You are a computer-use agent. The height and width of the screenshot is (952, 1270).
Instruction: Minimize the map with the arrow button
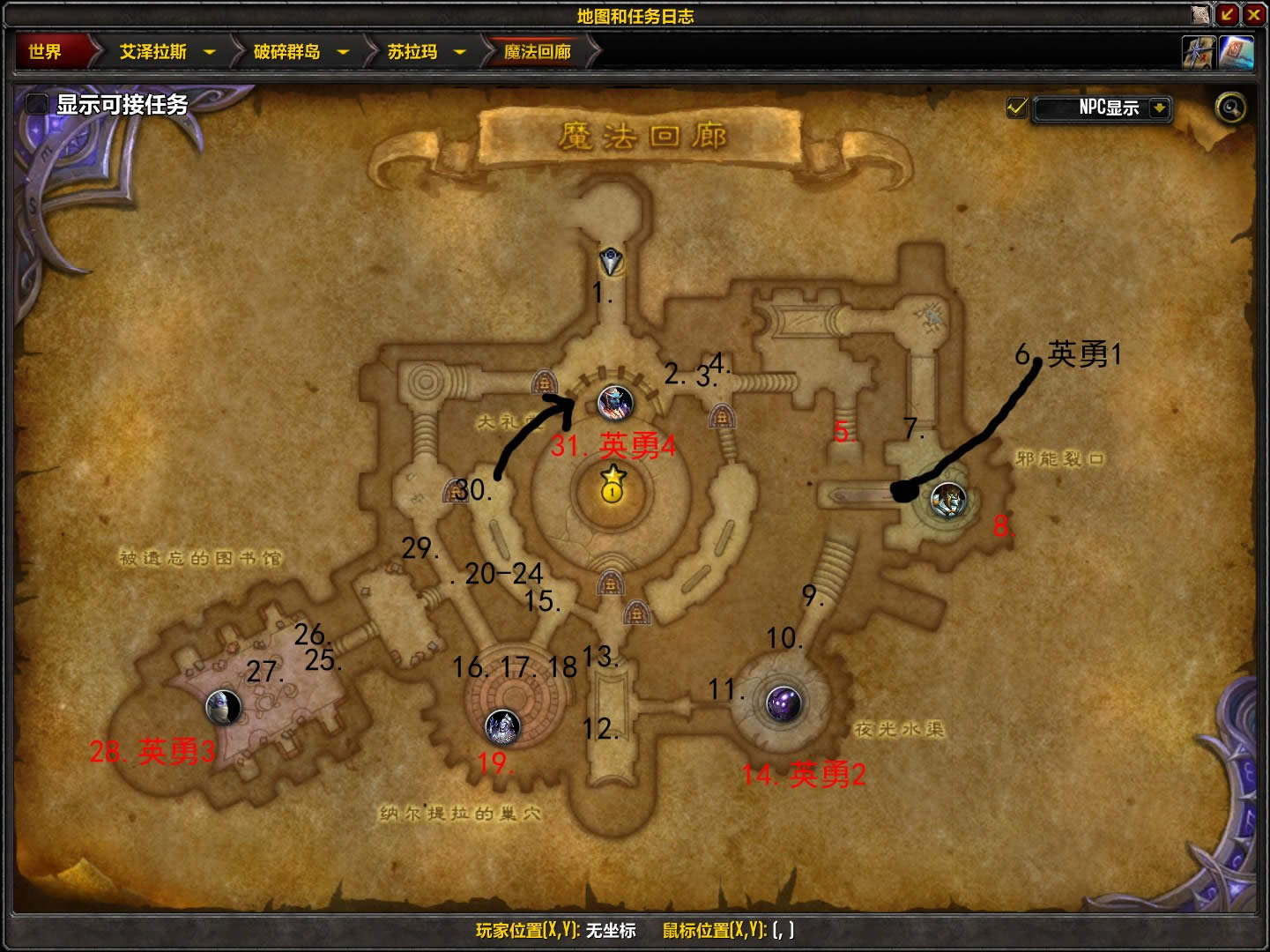coord(1228,14)
